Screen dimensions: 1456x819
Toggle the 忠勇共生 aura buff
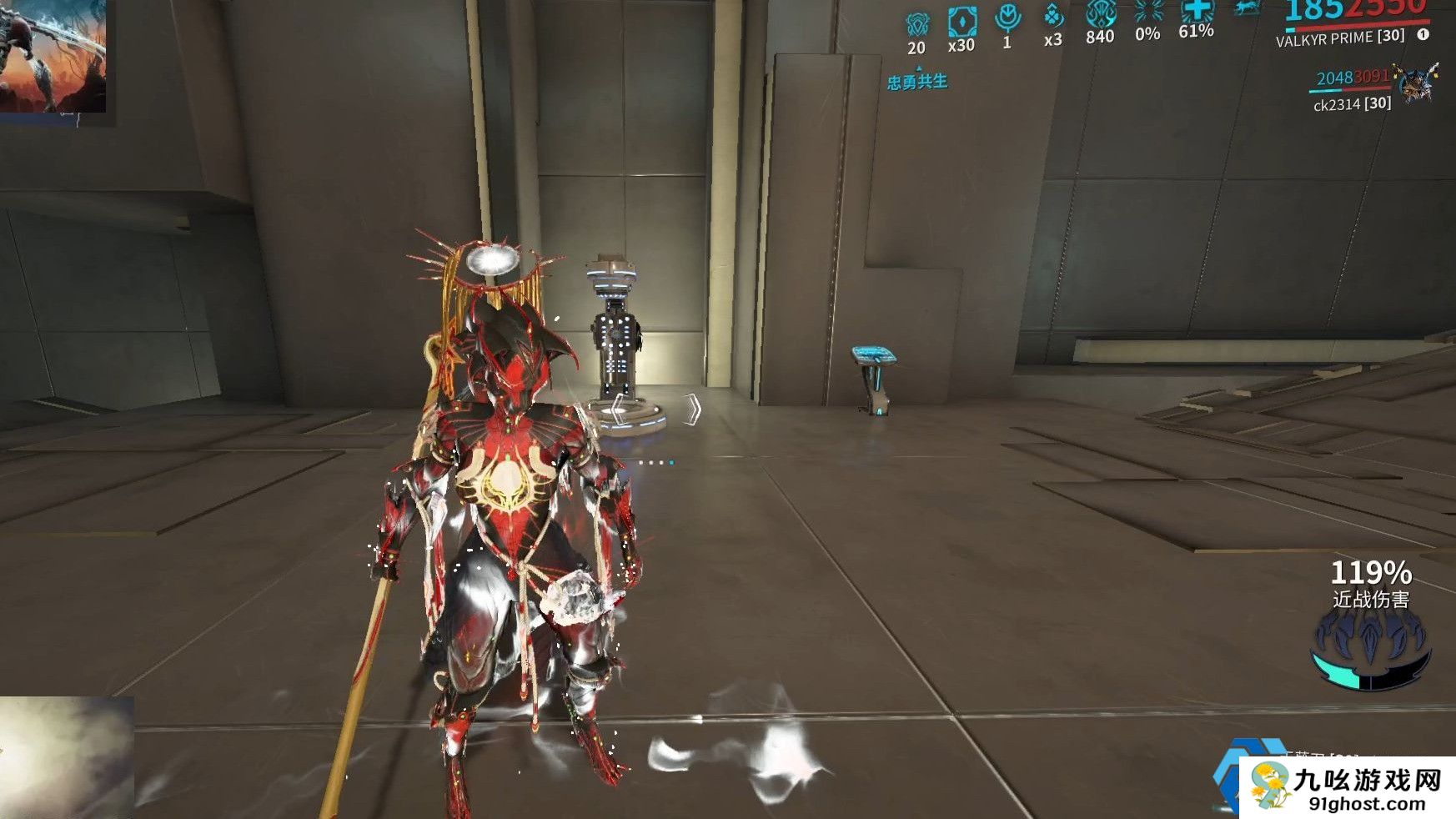917,83
